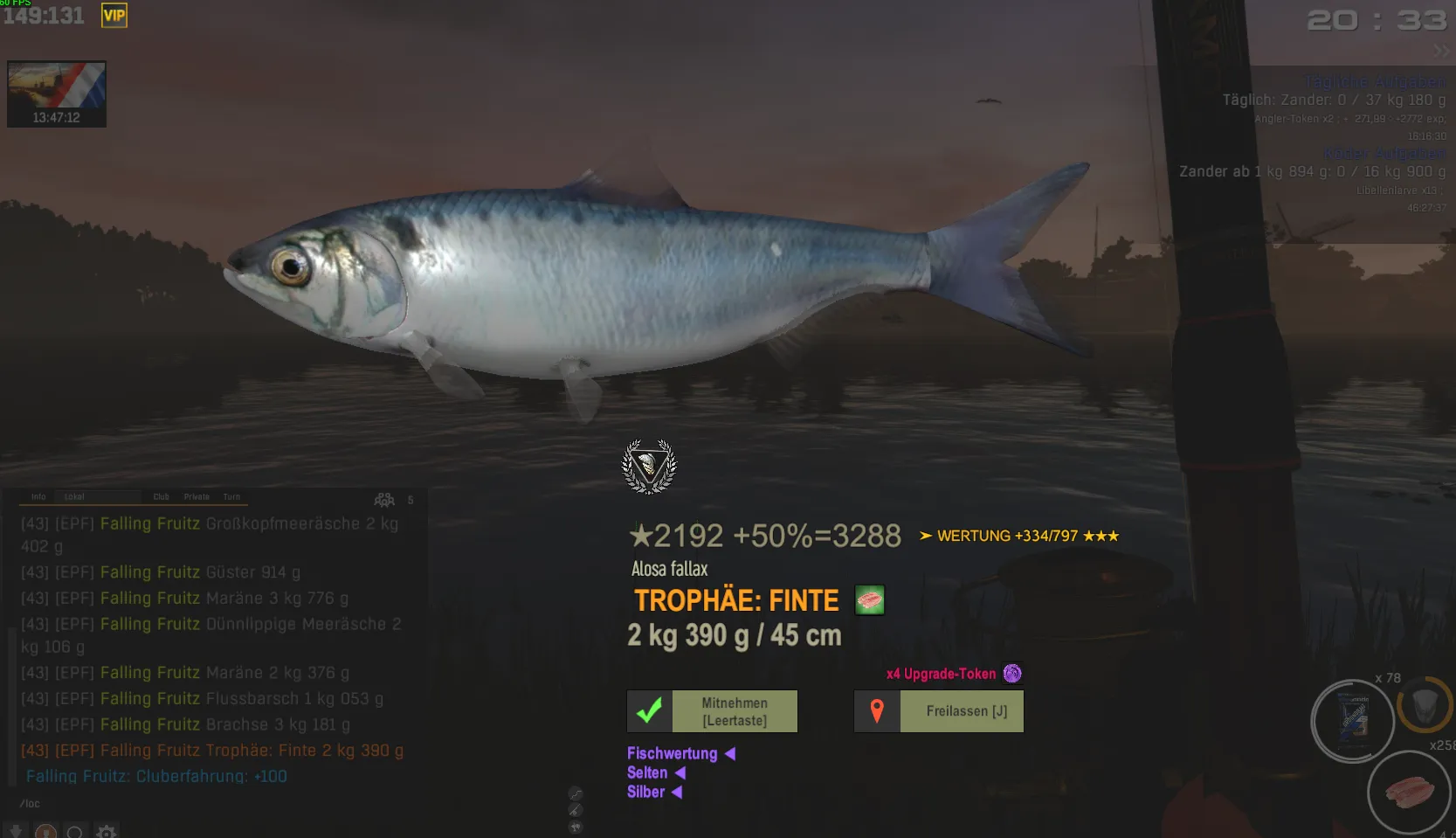Show the online players list icon
1456x838 pixels.
pyautogui.click(x=384, y=500)
